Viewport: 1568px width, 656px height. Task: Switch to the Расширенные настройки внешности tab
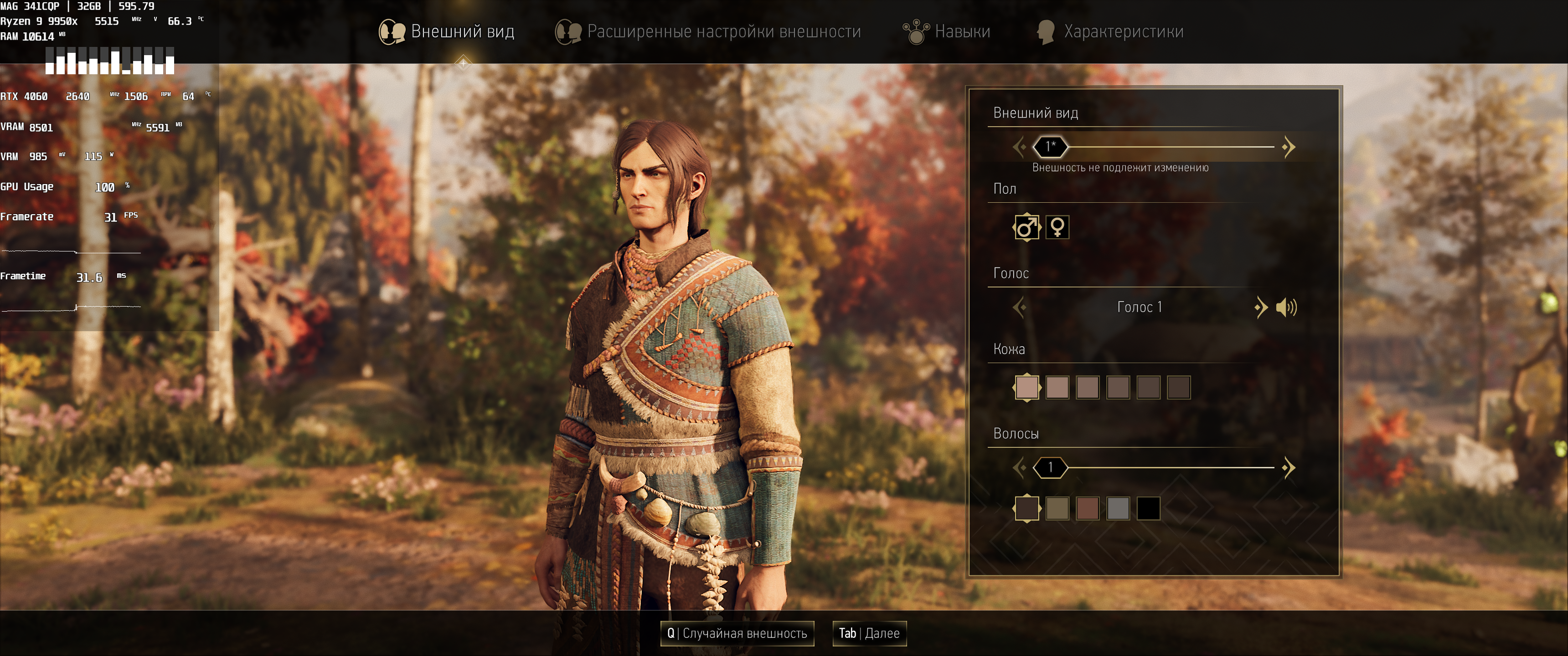pos(708,31)
